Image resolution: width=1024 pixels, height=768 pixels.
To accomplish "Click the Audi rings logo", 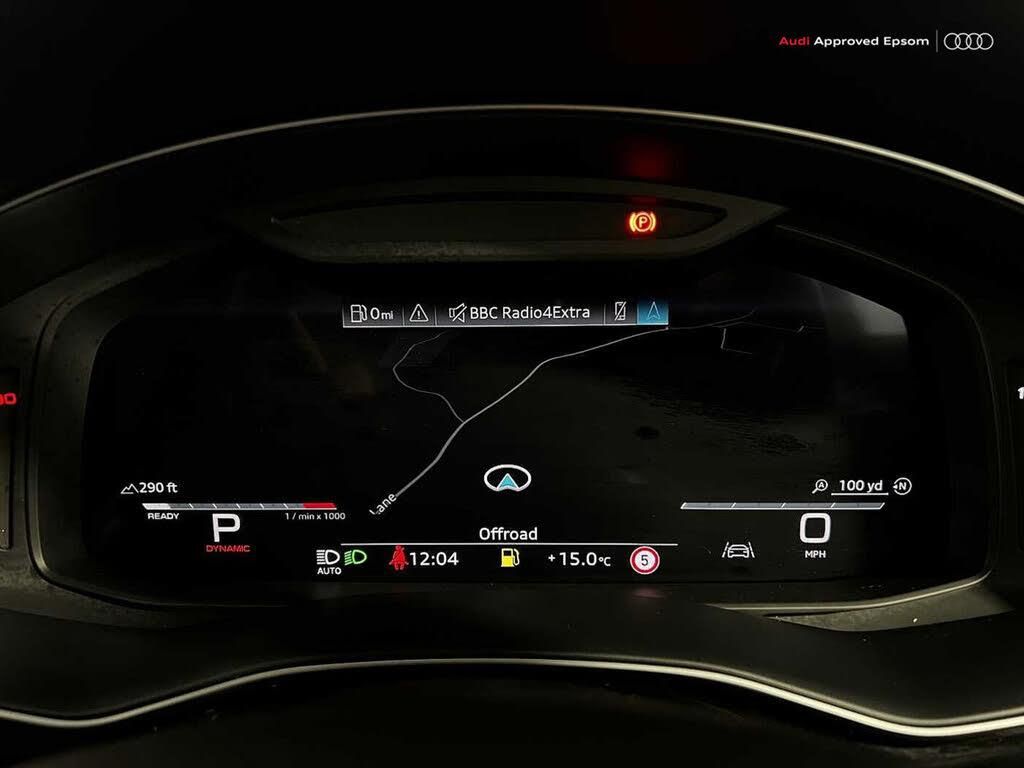I will click(968, 41).
